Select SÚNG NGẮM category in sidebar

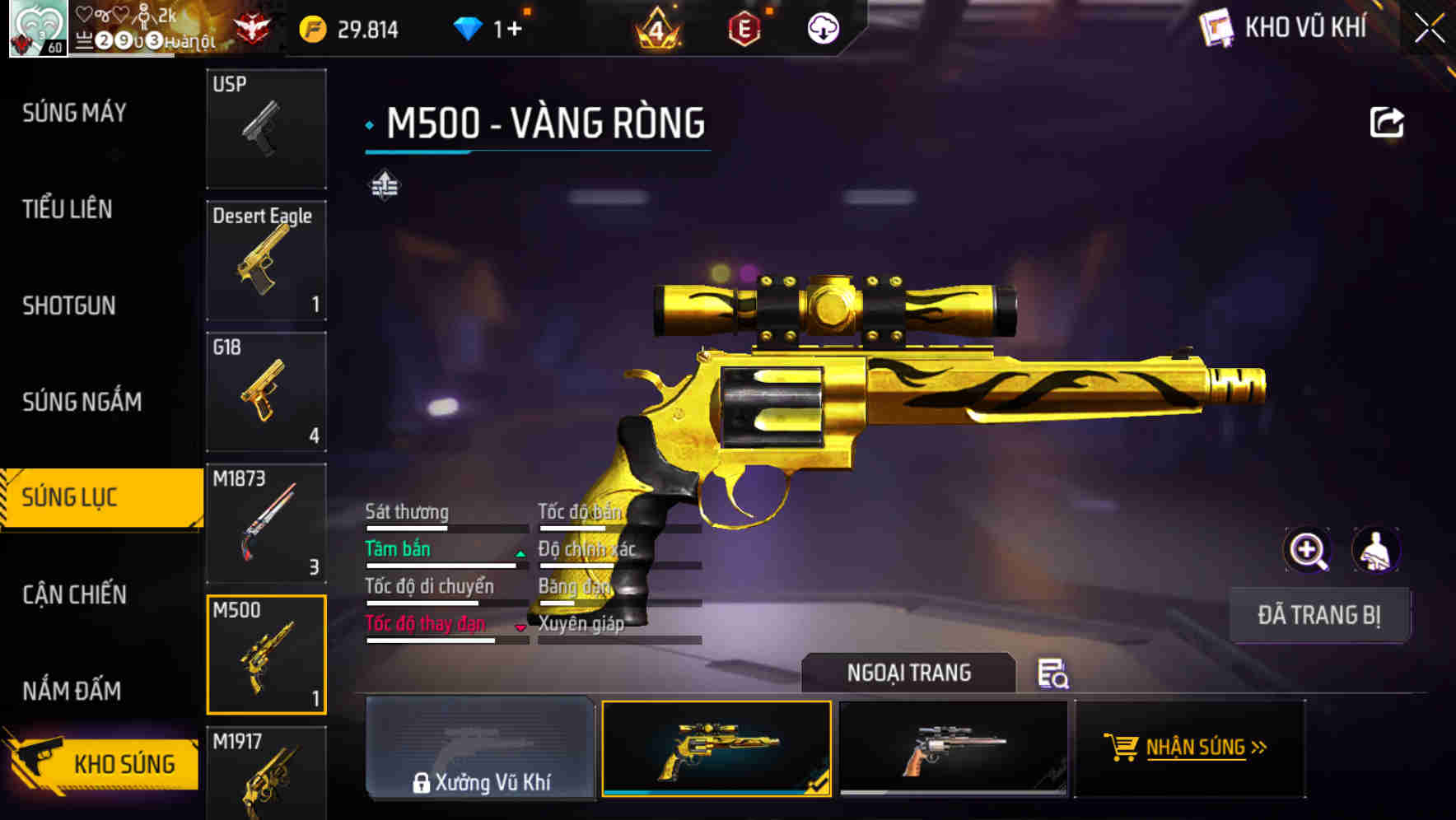click(x=82, y=402)
